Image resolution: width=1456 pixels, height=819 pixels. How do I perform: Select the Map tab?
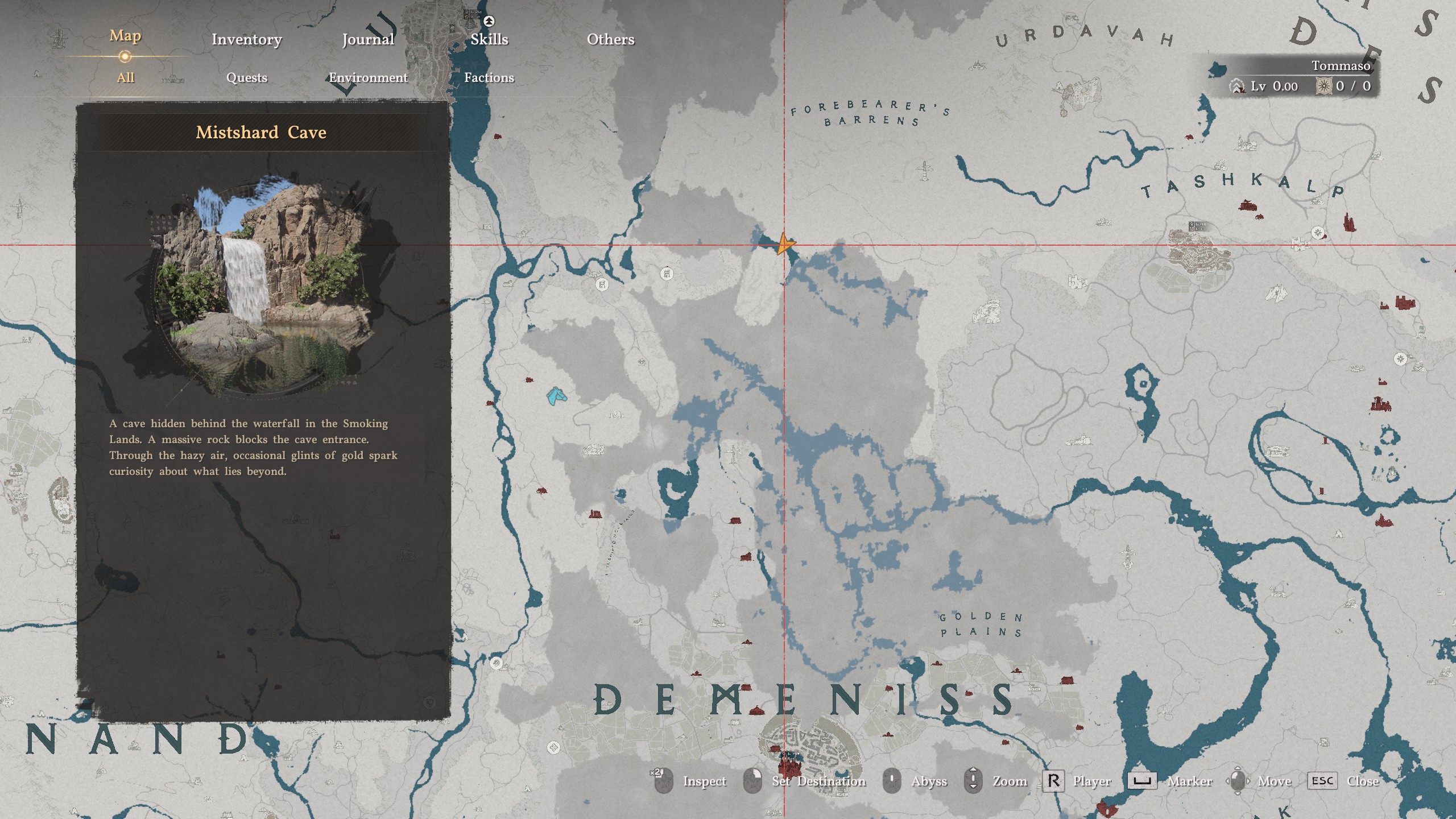pyautogui.click(x=125, y=36)
